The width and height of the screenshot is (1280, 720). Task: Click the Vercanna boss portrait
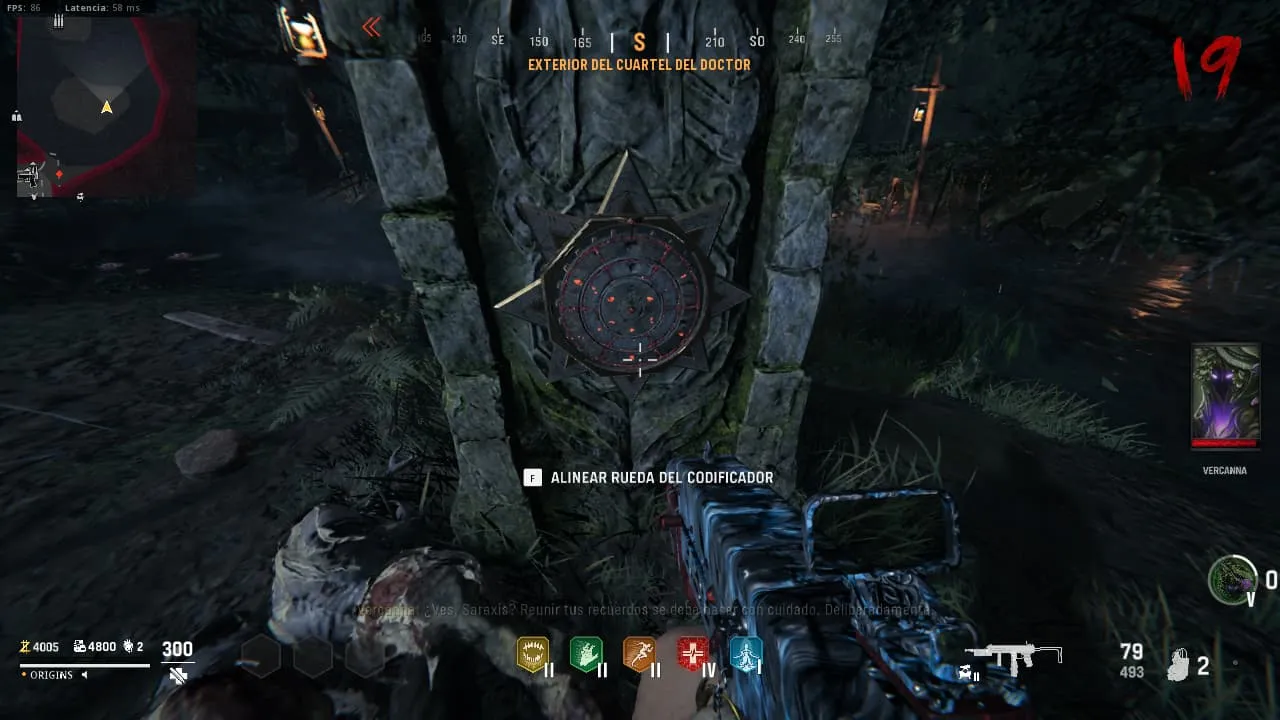[x=1225, y=395]
